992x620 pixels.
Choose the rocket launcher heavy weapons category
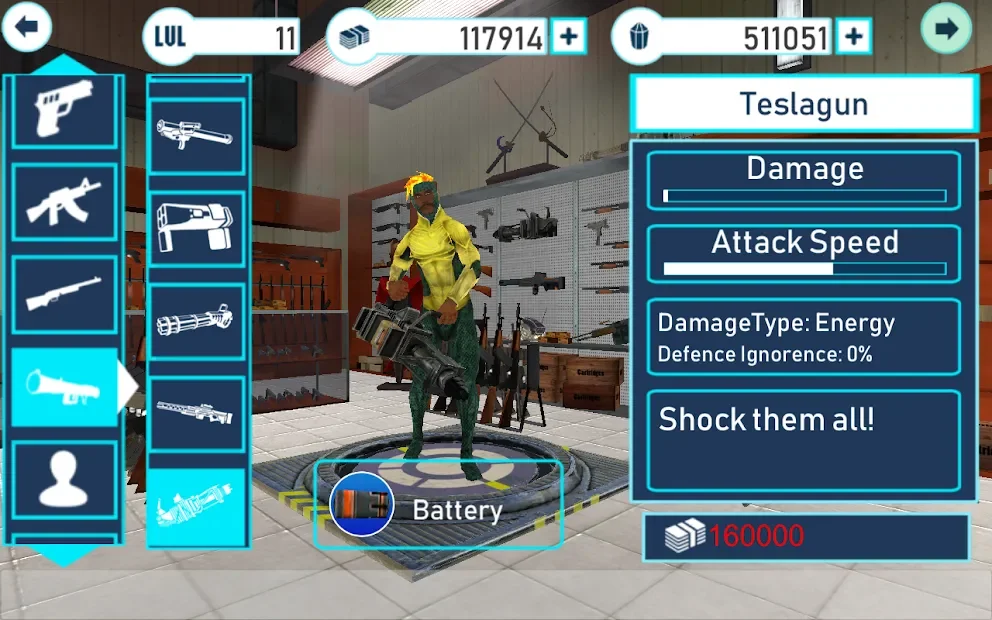[x=64, y=386]
